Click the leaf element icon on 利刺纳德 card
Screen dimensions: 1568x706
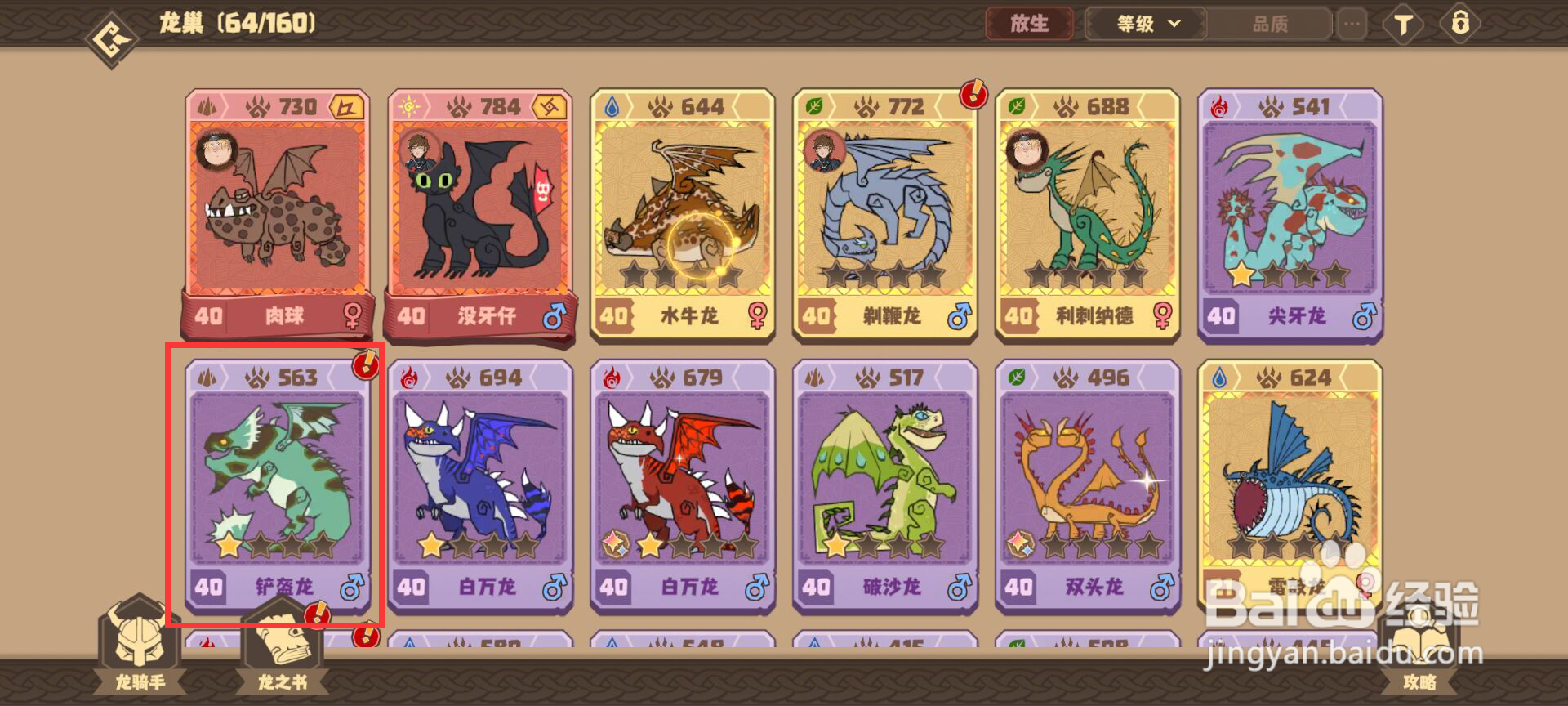1016,106
